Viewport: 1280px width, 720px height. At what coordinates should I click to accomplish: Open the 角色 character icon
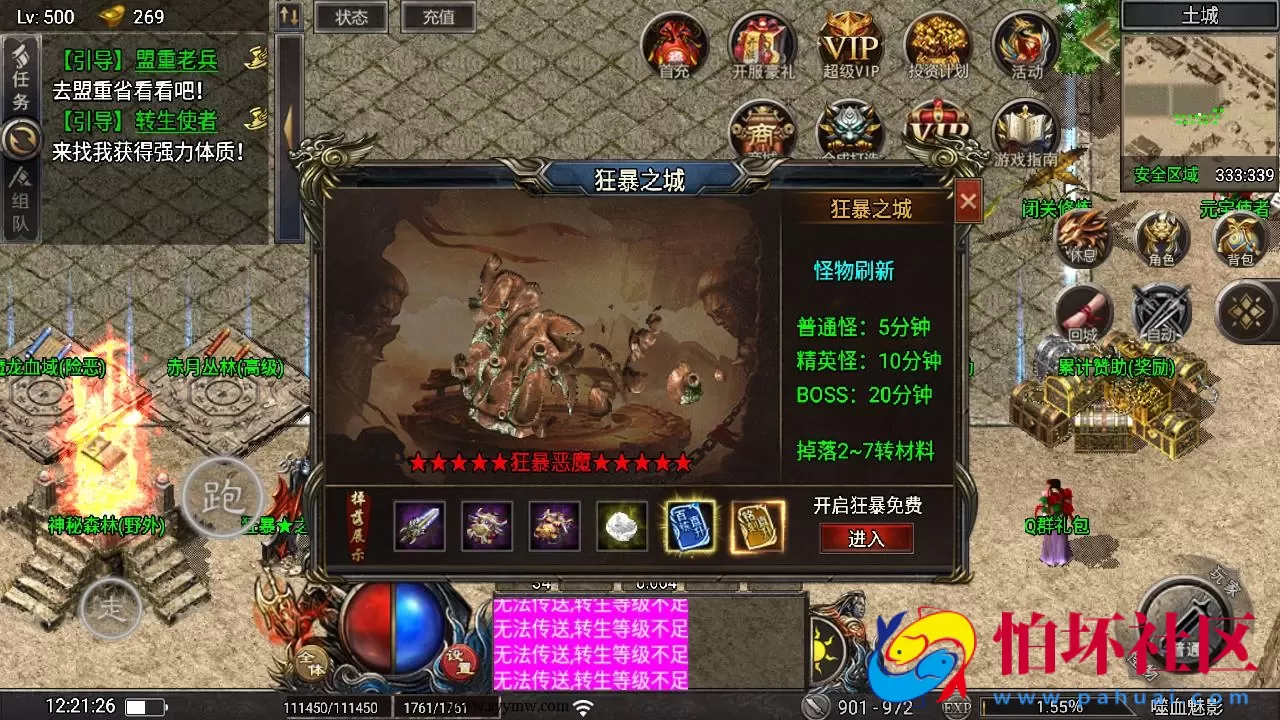click(x=1164, y=237)
